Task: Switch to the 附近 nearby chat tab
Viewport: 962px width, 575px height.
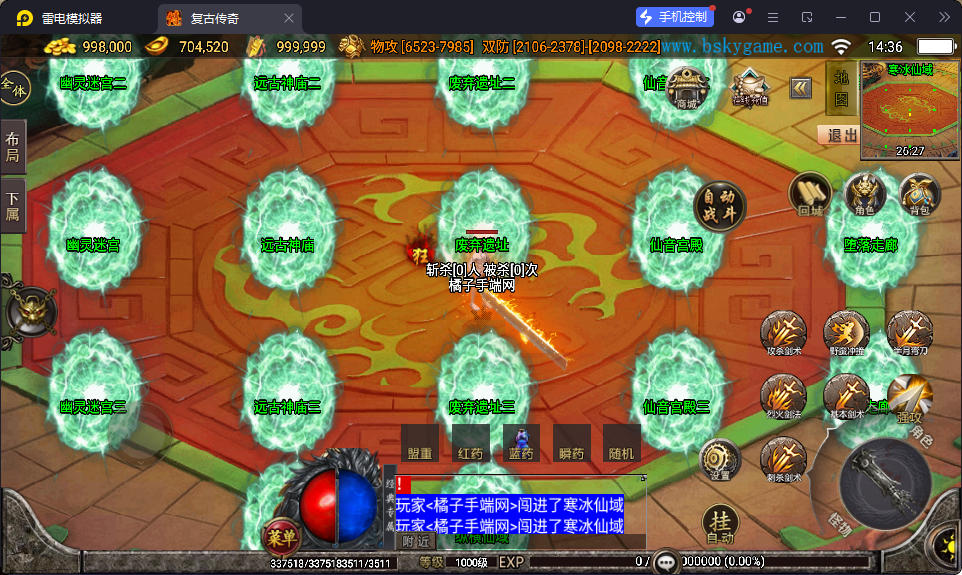Action: coord(416,541)
